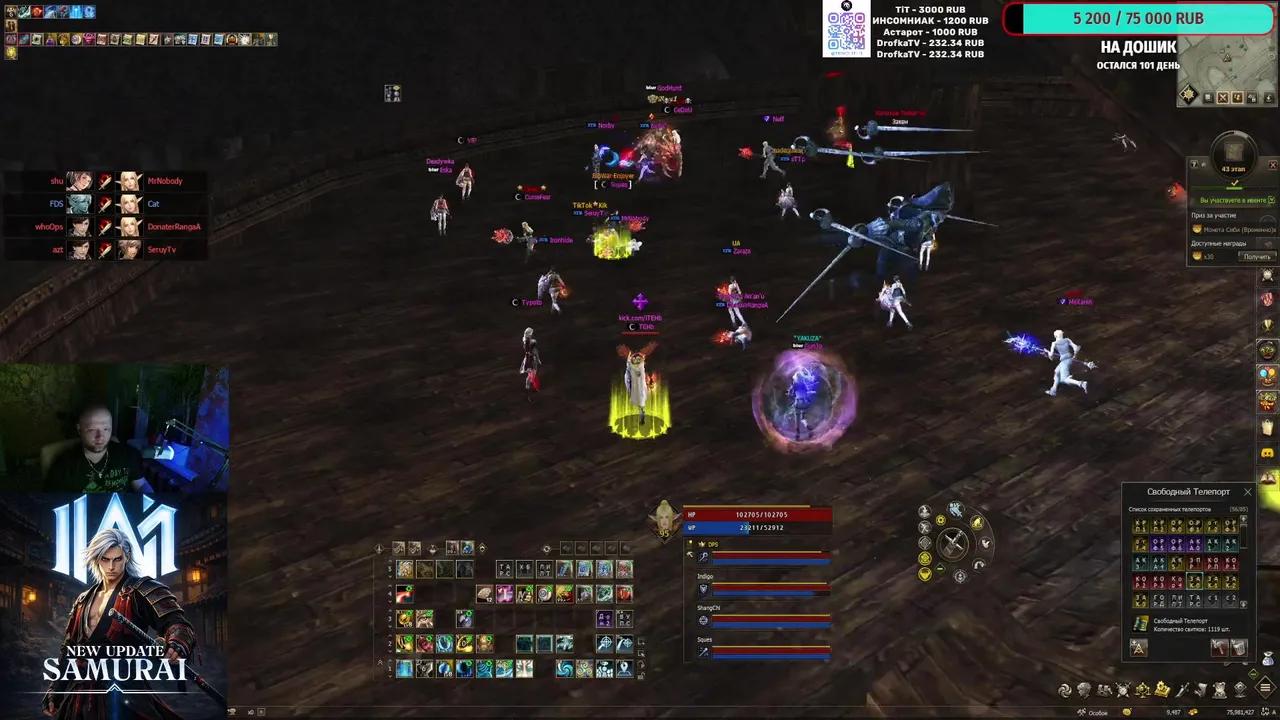Toggle the Вы участвуете в ивенте checkbox
The height and width of the screenshot is (720, 1280).
click(x=1271, y=200)
